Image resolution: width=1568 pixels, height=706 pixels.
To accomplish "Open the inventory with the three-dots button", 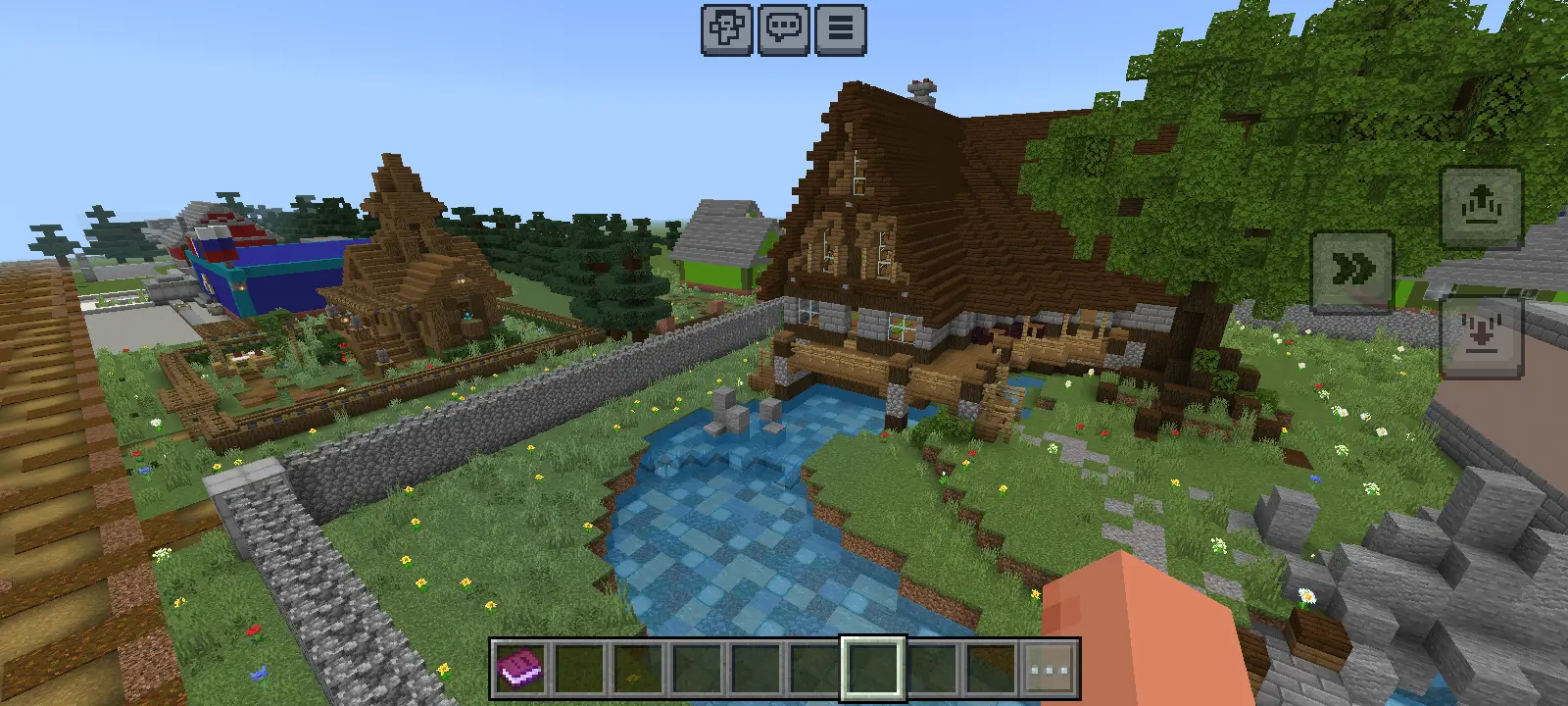I will click(x=1049, y=670).
